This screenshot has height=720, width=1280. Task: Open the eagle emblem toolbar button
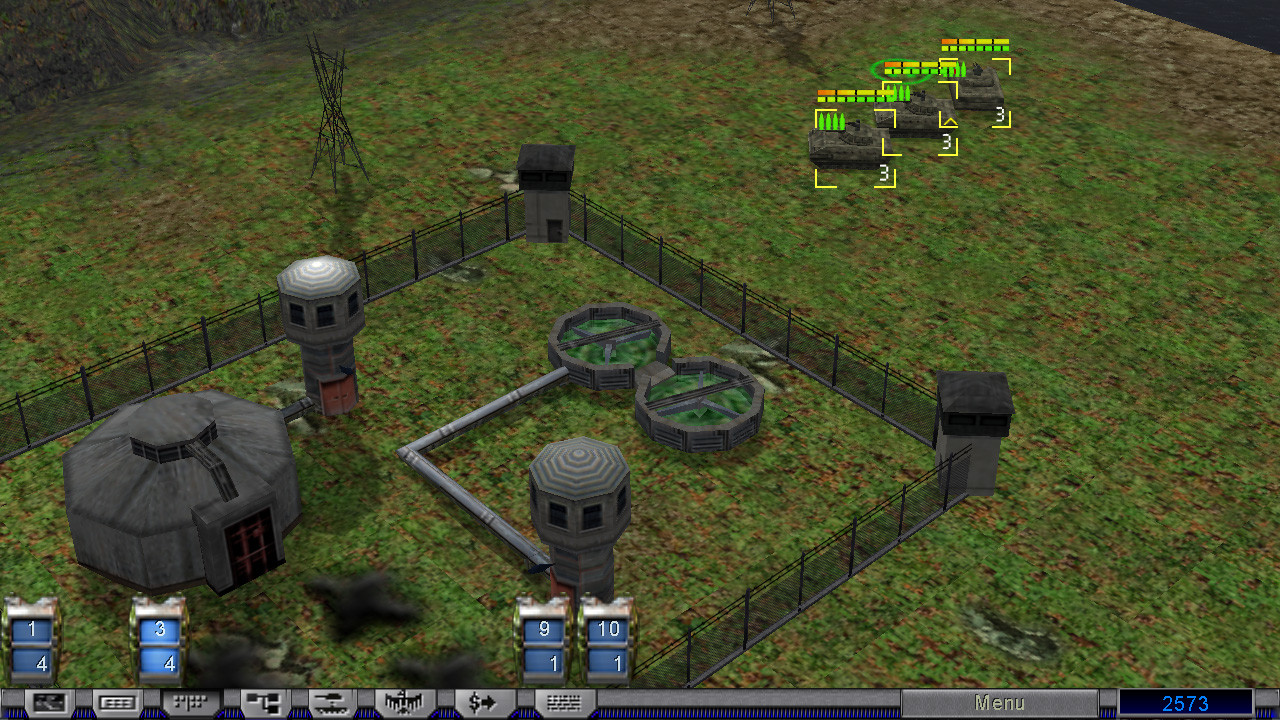pos(404,703)
